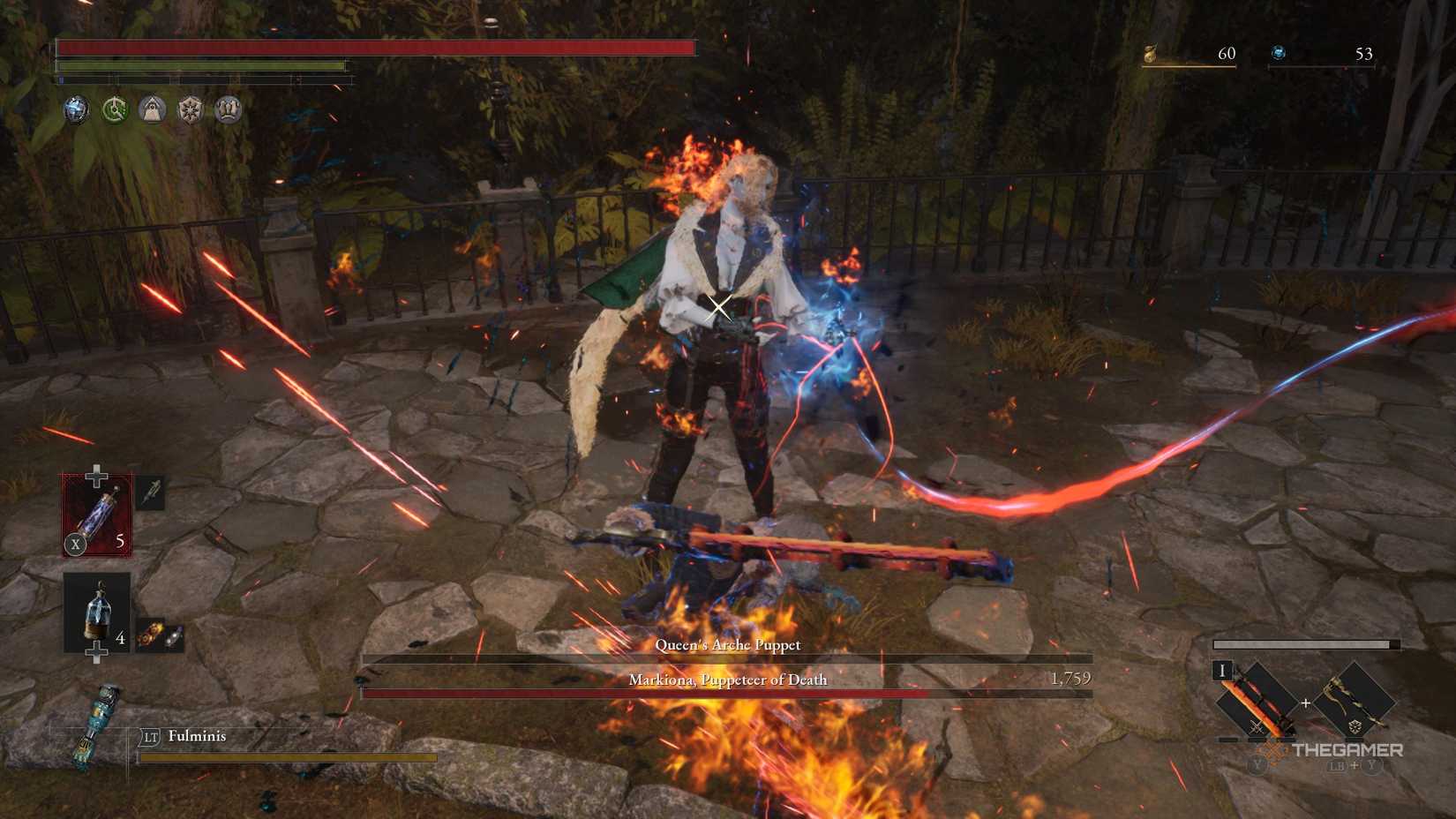The width and height of the screenshot is (1456, 819).
Task: Click the boss health bar showing 1,759
Action: pyautogui.click(x=727, y=693)
